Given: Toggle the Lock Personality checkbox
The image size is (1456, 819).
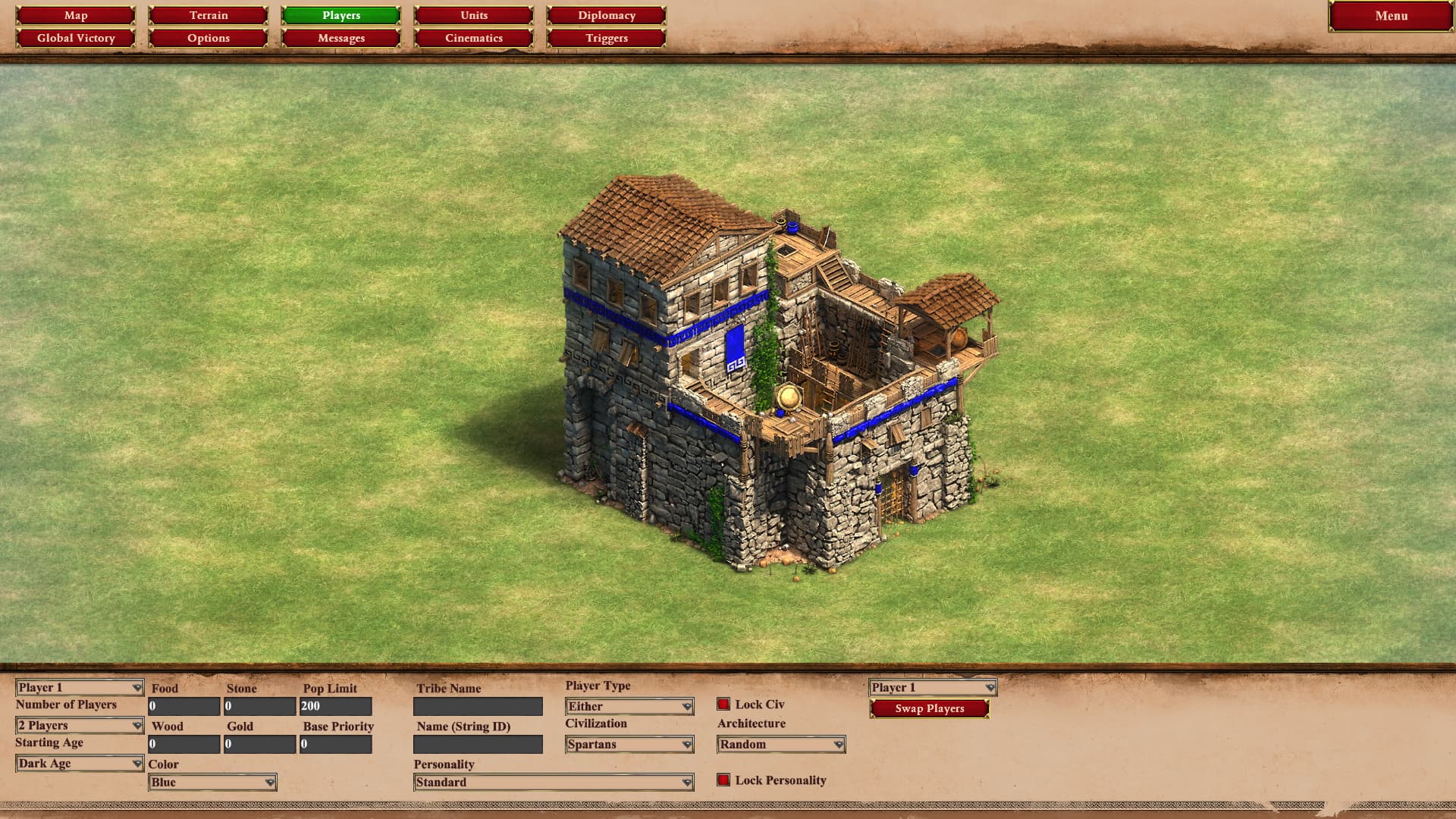Looking at the screenshot, I should 723,780.
